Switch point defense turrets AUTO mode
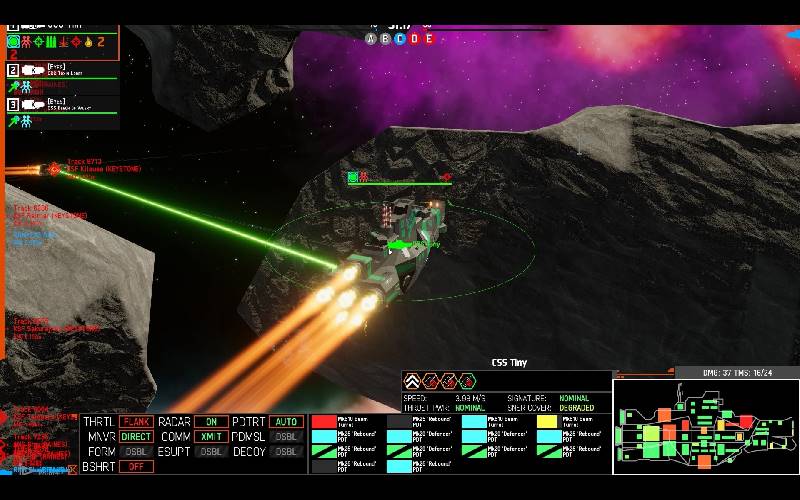This screenshot has height=500, width=800. pos(286,422)
